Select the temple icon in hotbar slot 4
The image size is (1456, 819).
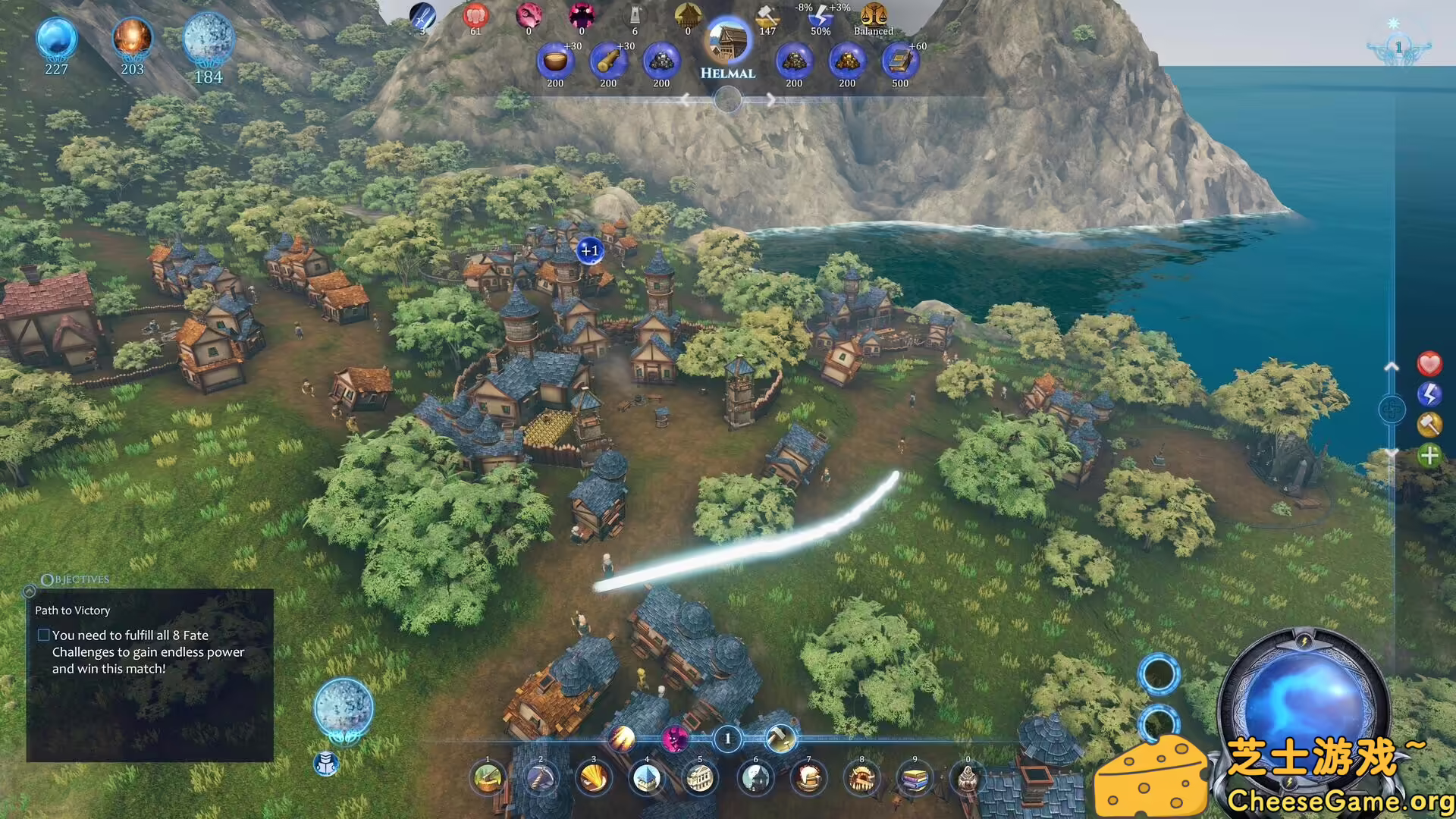click(646, 779)
